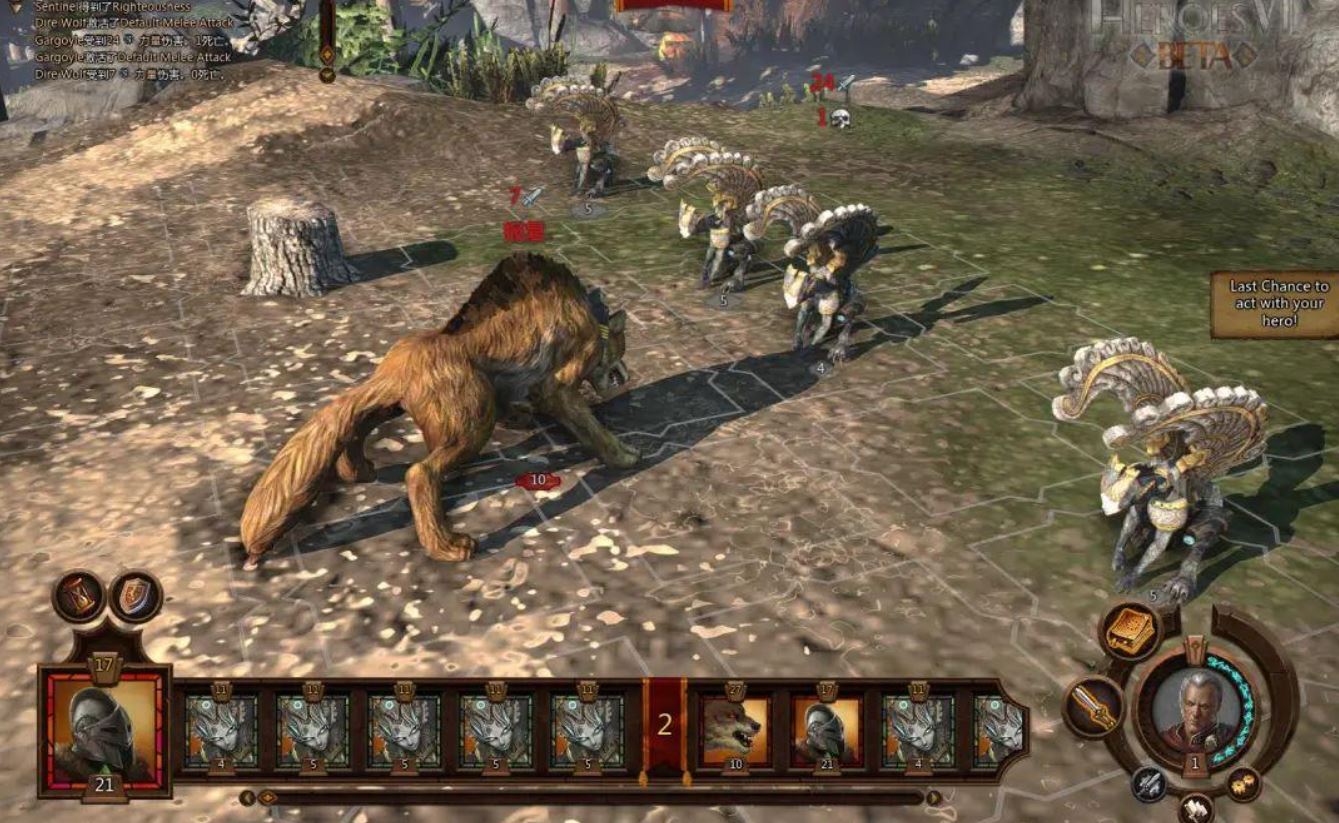Select the large active Sentinel portrait
The width and height of the screenshot is (1339, 823).
coord(104,724)
